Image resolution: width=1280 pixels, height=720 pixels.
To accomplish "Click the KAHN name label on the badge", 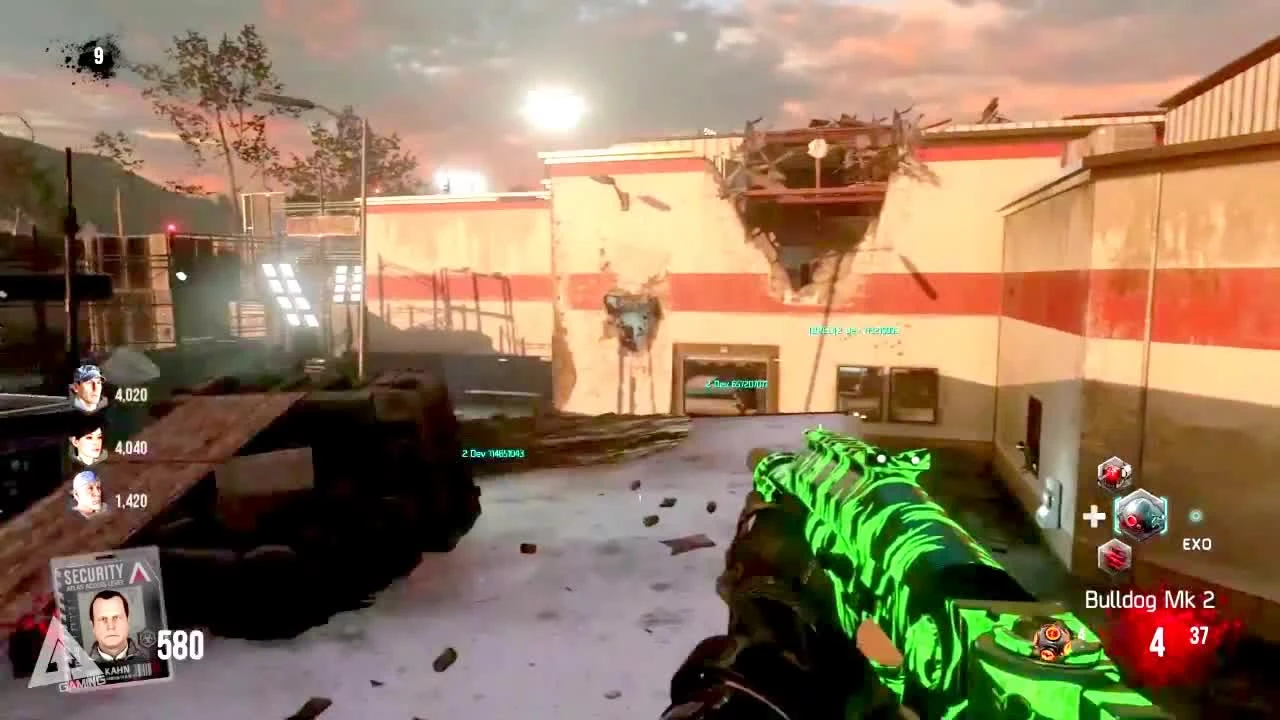I will point(117,669).
